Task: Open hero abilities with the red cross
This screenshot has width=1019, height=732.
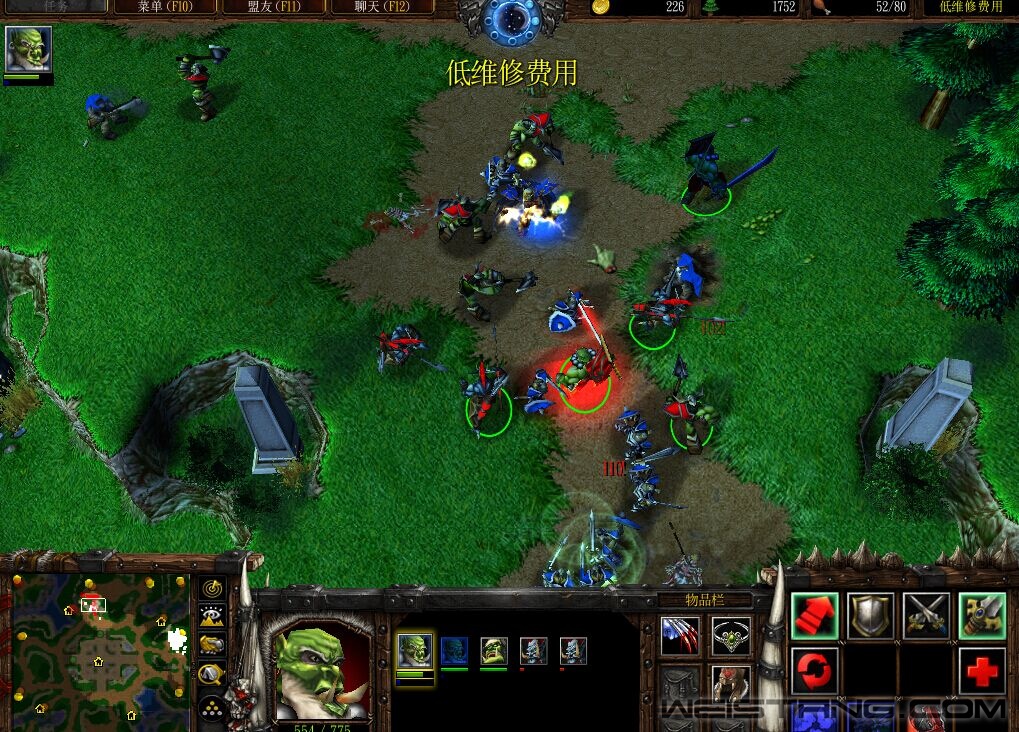Action: pyautogui.click(x=982, y=670)
